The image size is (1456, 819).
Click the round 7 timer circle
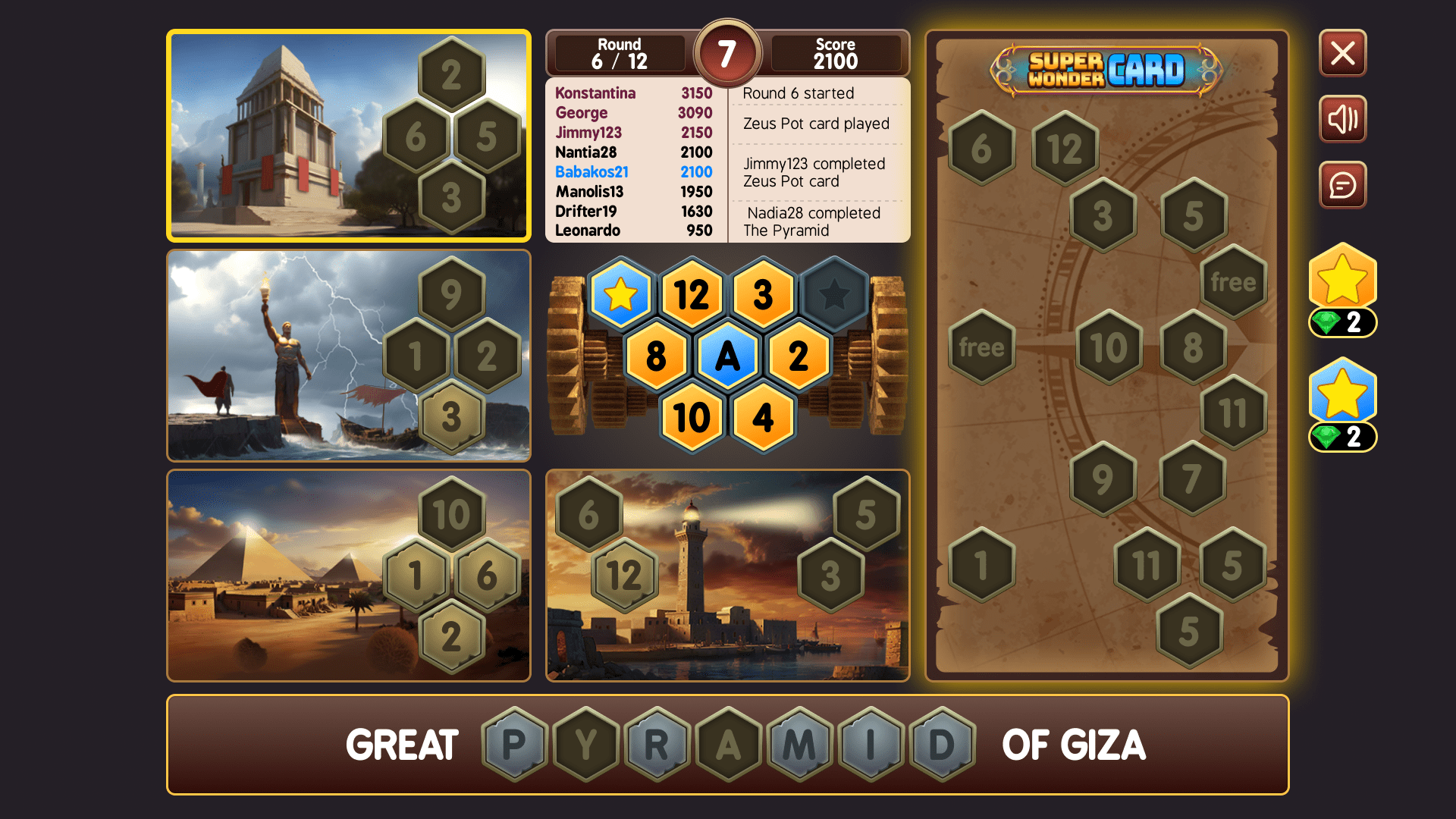(x=728, y=53)
